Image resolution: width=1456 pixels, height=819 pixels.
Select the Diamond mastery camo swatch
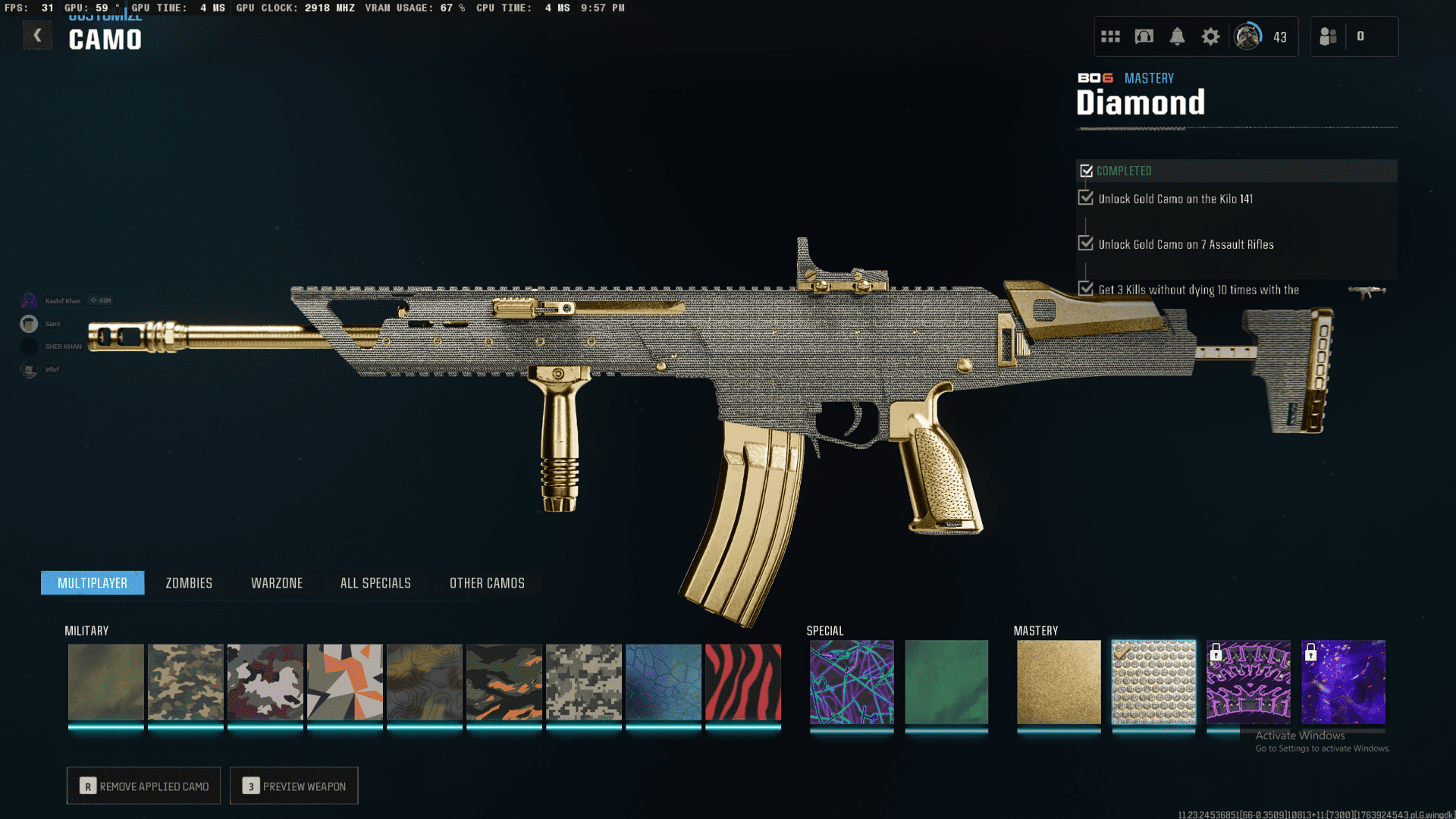pos(1153,682)
